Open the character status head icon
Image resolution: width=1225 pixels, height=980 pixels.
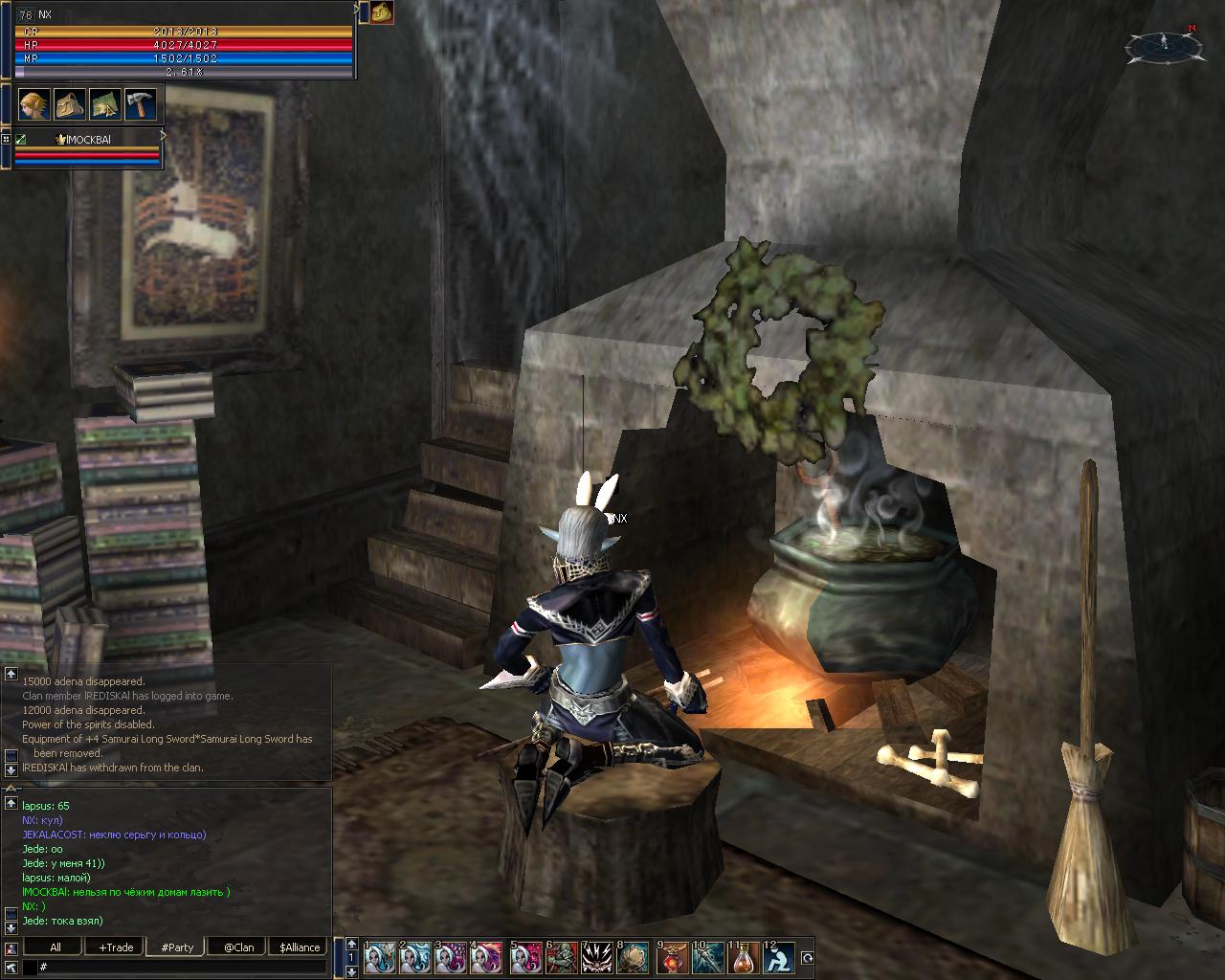point(33,103)
